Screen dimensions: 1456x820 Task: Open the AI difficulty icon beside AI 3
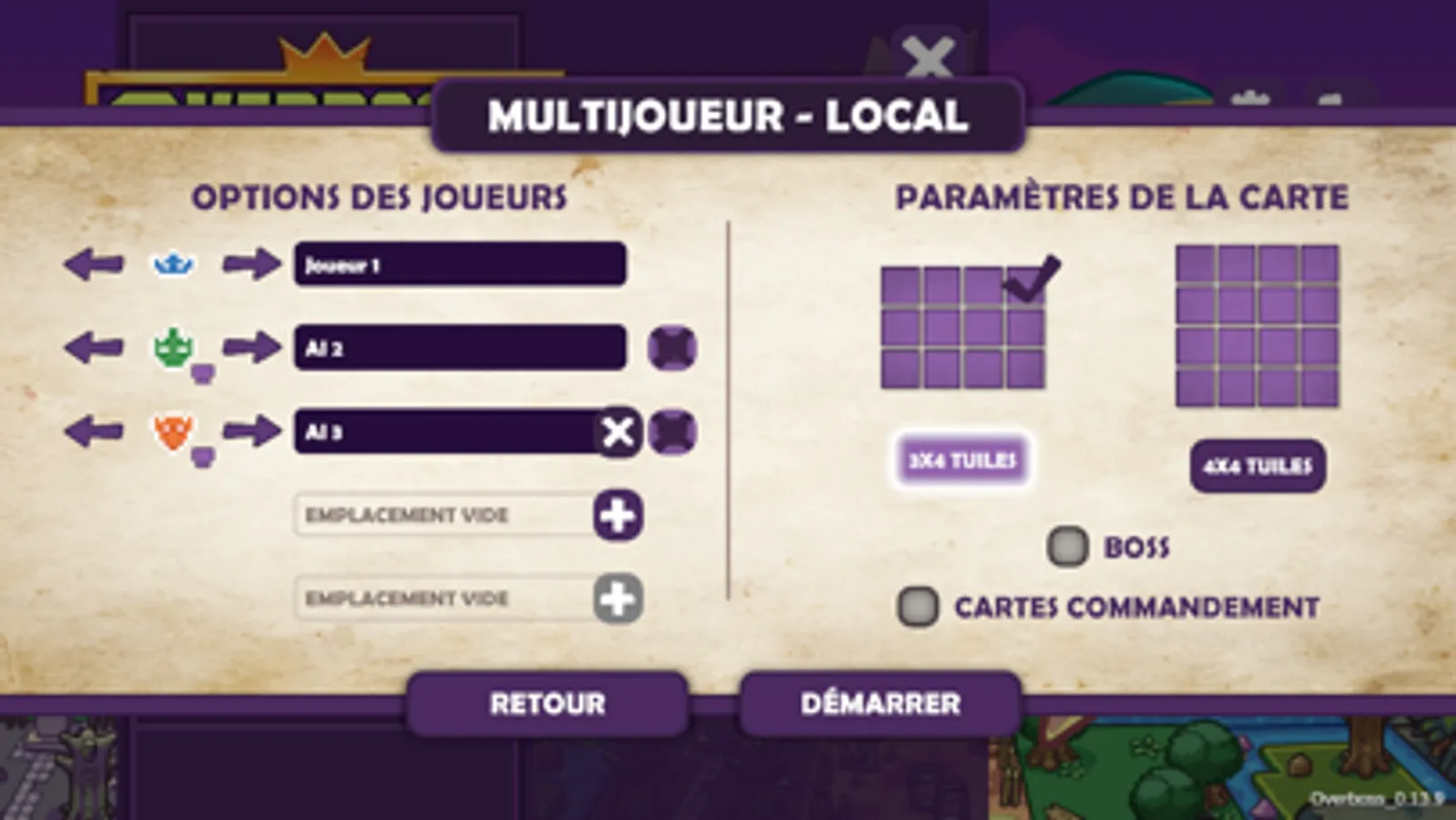[671, 432]
